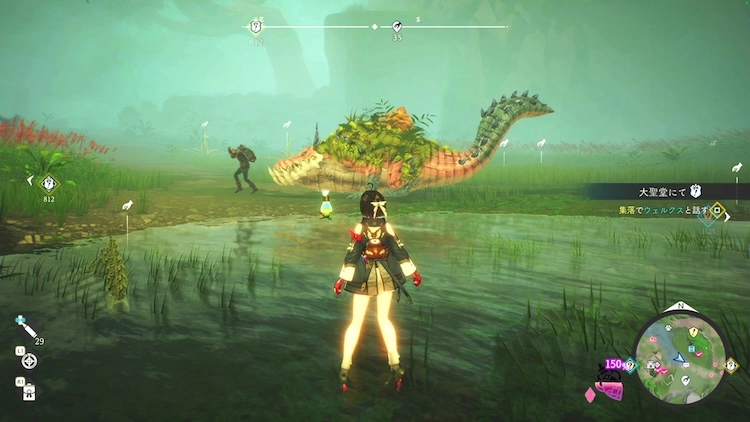Open the lantern tool icon
Viewport: 750px width, 422px height.
pos(28,388)
